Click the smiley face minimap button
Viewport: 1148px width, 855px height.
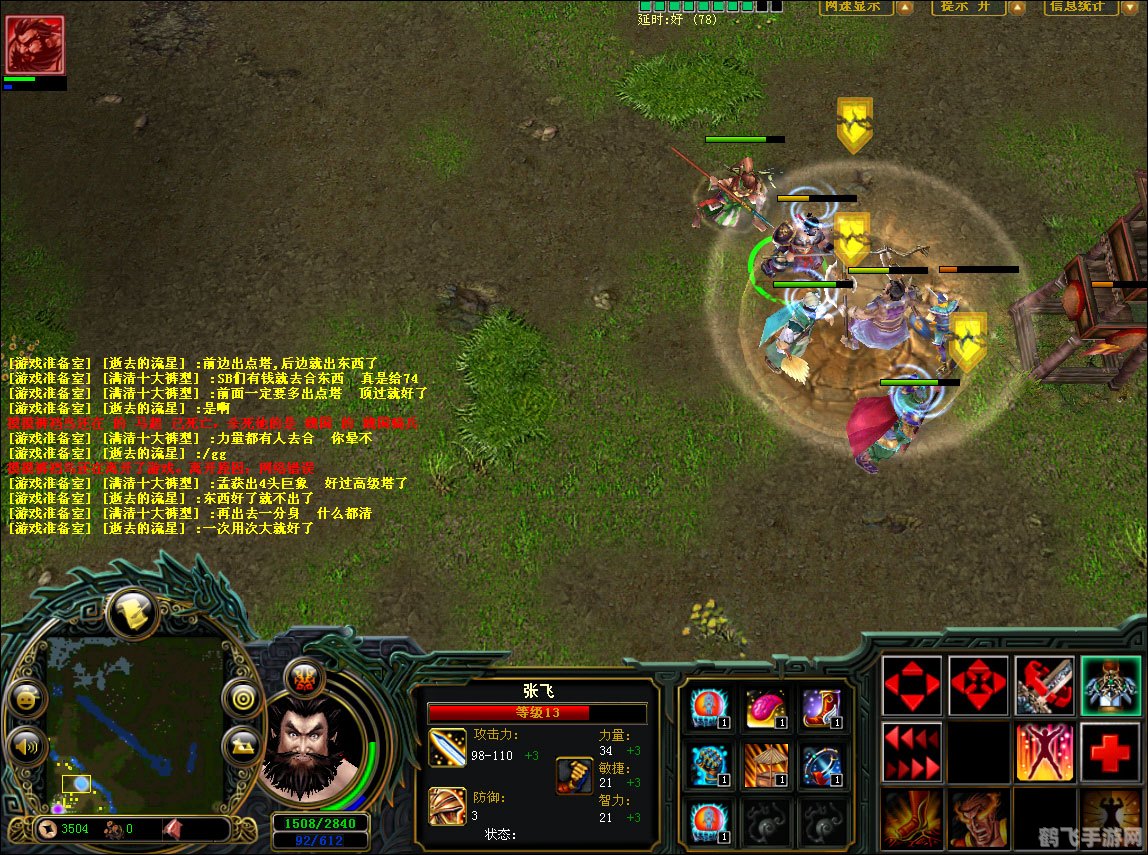tap(26, 698)
